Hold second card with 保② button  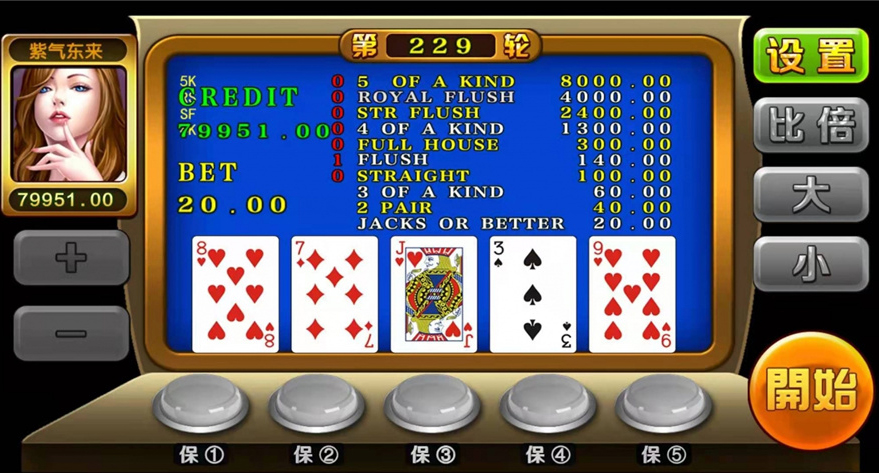click(316, 403)
